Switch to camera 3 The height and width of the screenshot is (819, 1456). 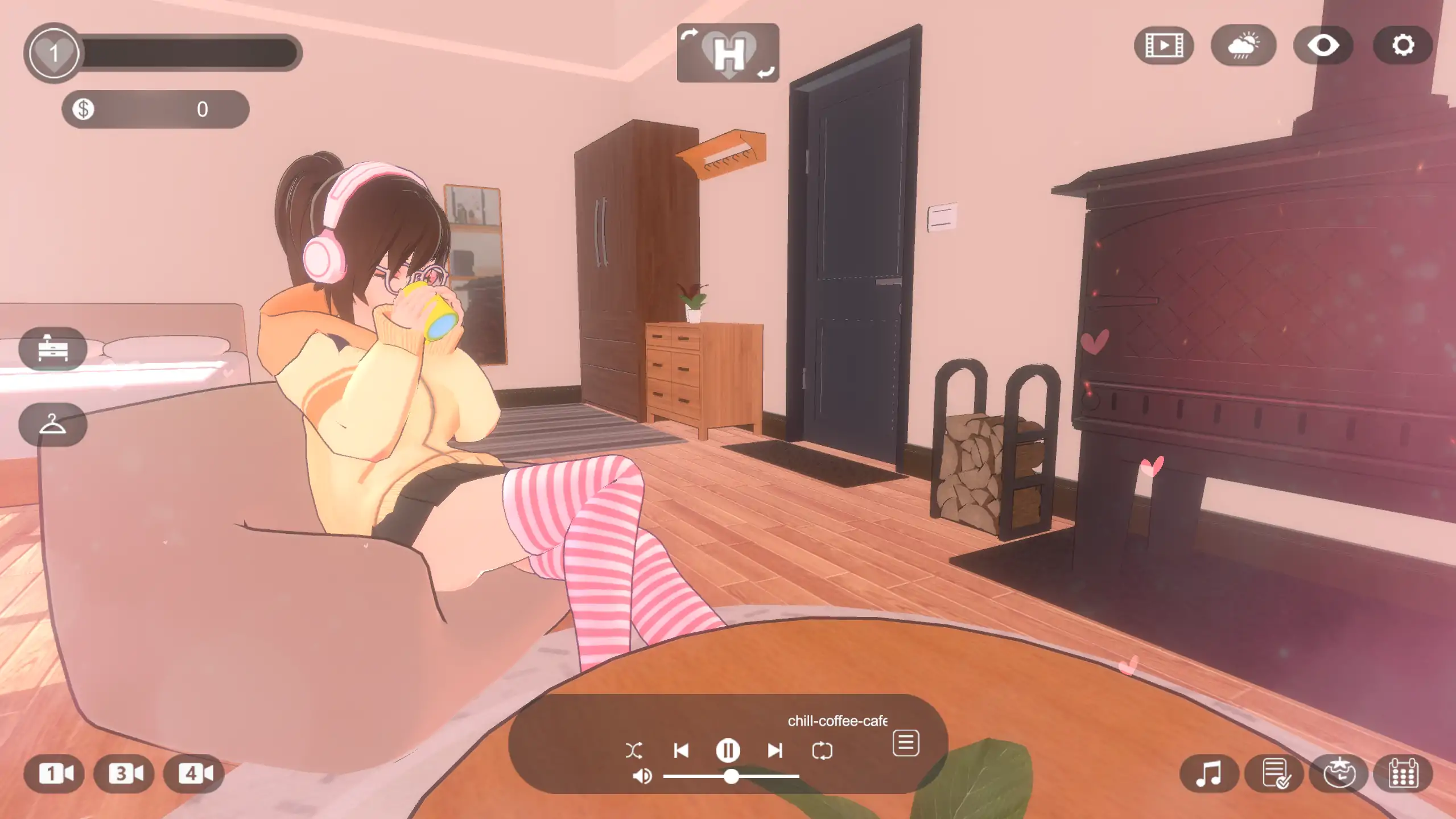pos(125,773)
